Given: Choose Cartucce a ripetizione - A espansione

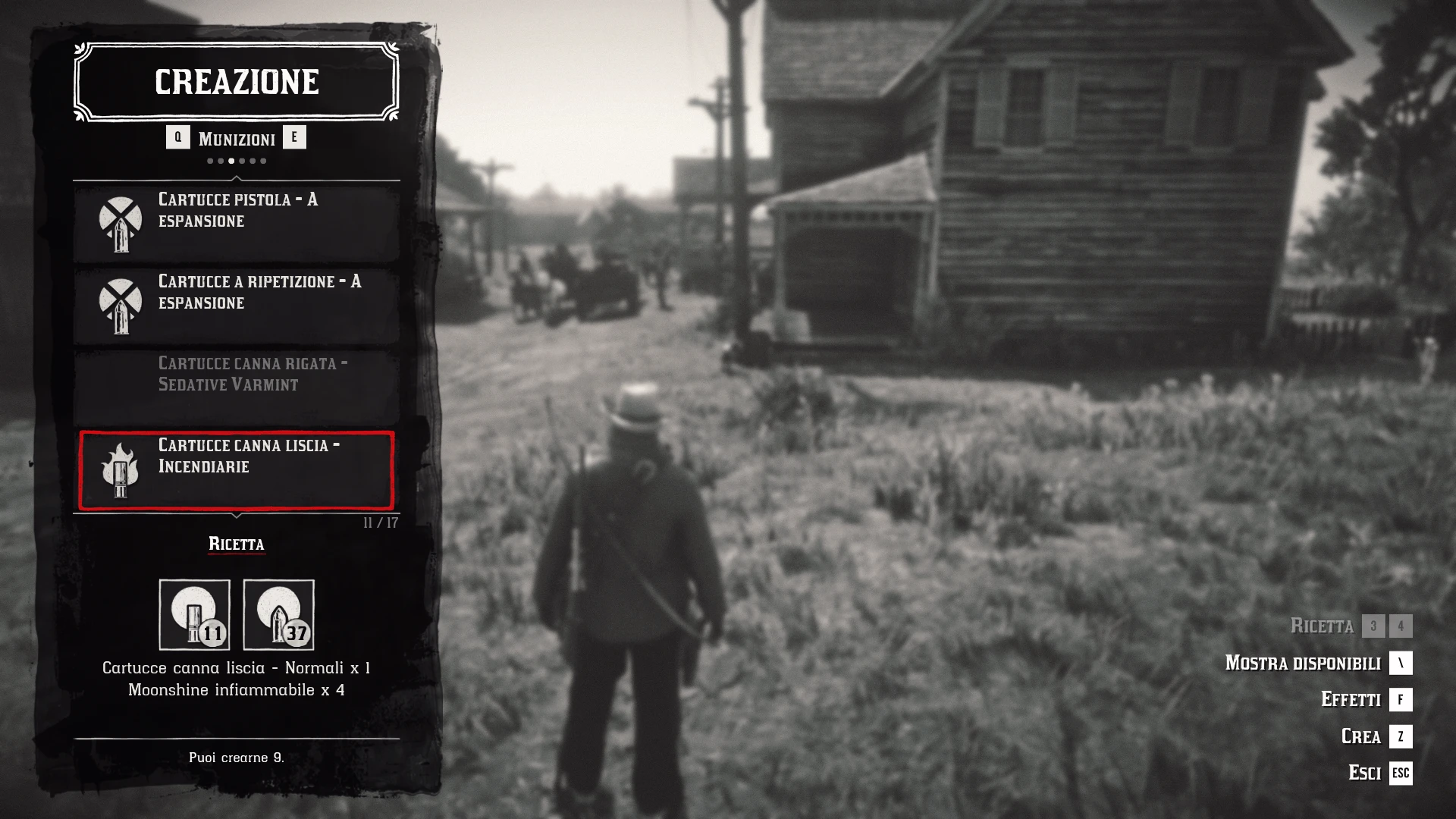Looking at the screenshot, I should click(x=237, y=303).
